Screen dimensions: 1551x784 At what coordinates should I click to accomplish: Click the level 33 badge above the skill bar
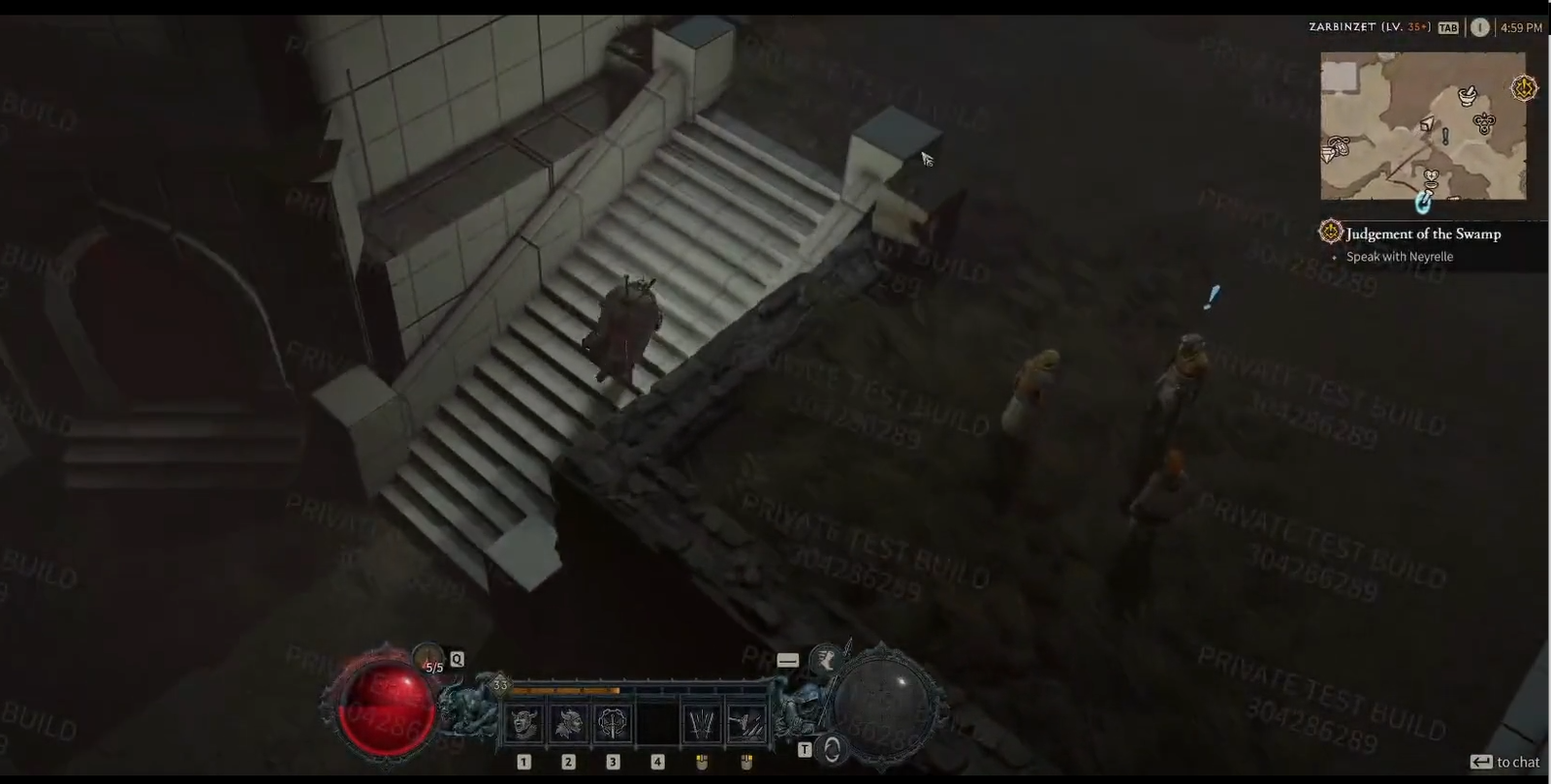[500, 684]
